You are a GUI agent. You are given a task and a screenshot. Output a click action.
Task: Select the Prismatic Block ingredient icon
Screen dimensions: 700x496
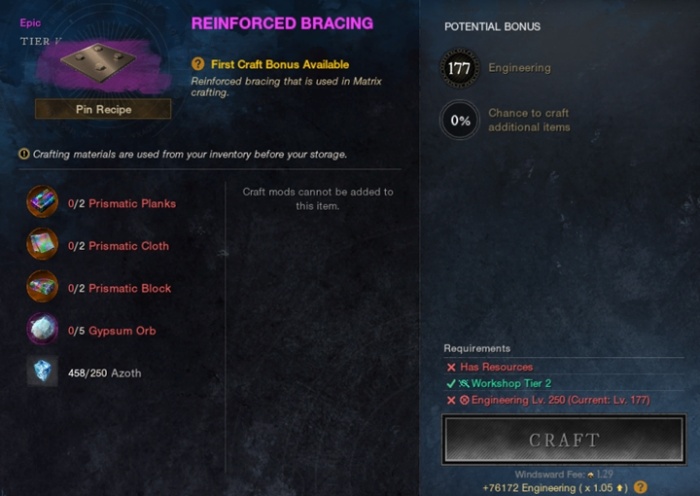tap(43, 288)
